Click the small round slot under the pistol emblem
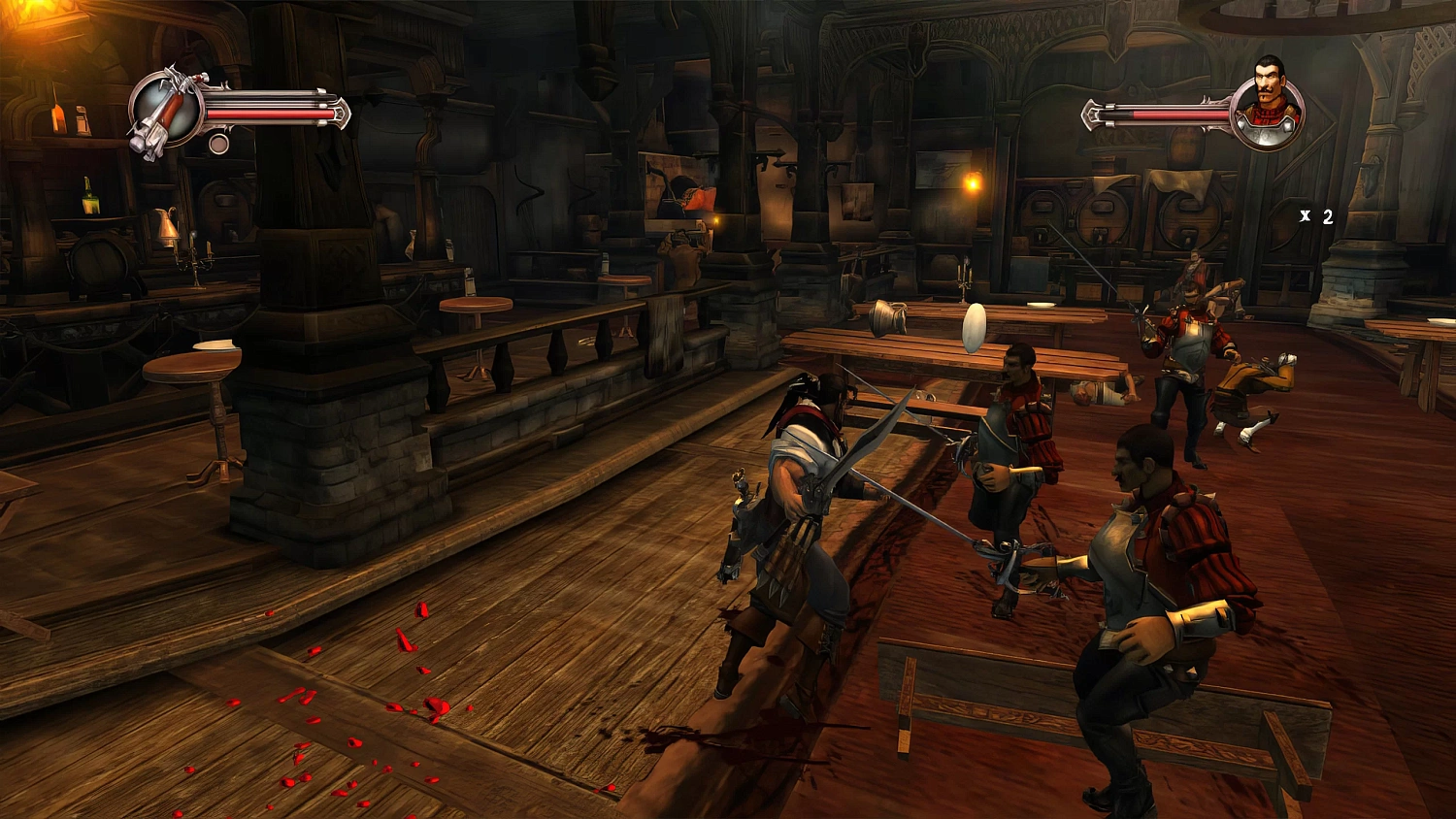 219,145
